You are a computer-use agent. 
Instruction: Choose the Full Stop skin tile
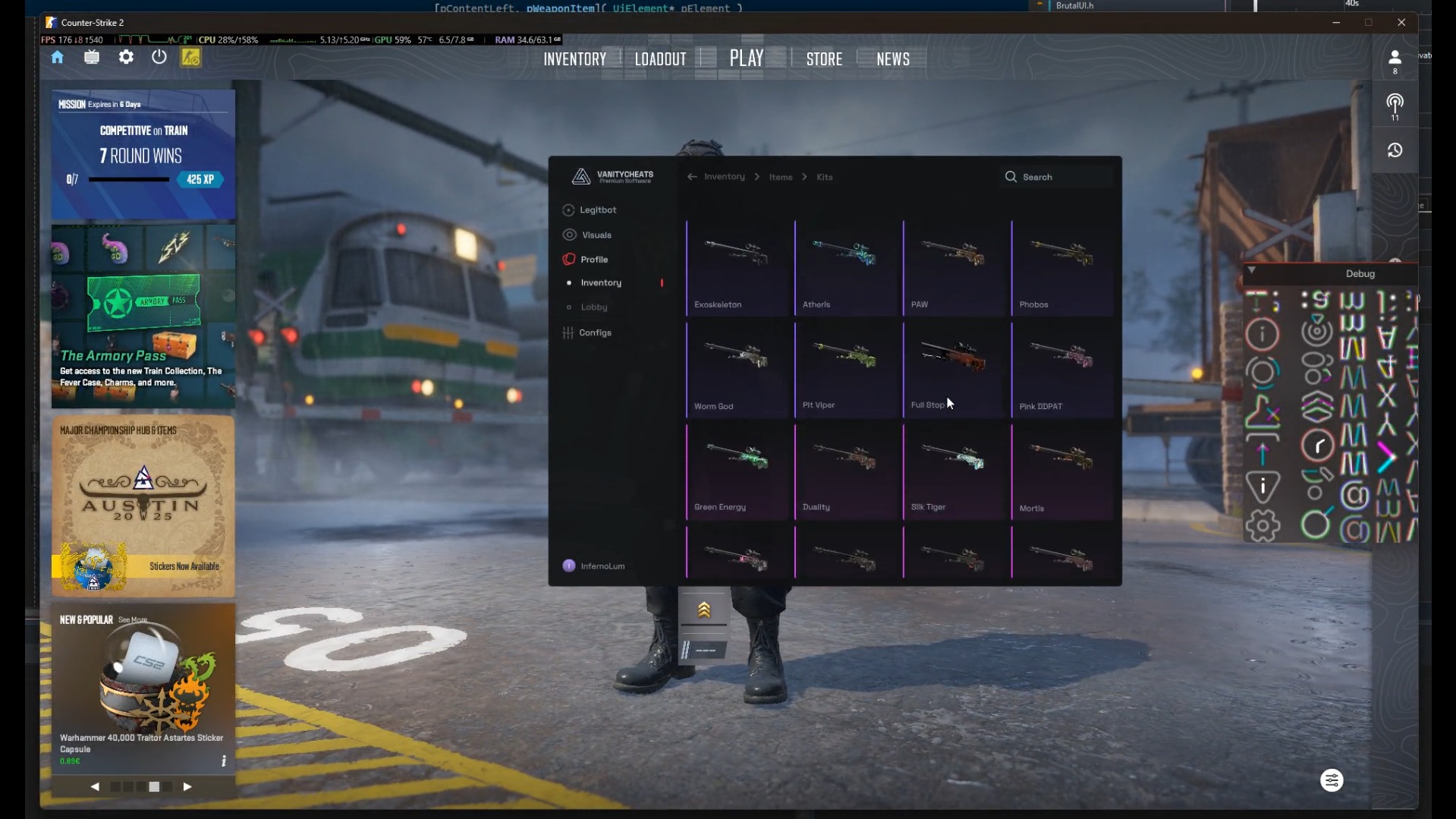tap(954, 369)
